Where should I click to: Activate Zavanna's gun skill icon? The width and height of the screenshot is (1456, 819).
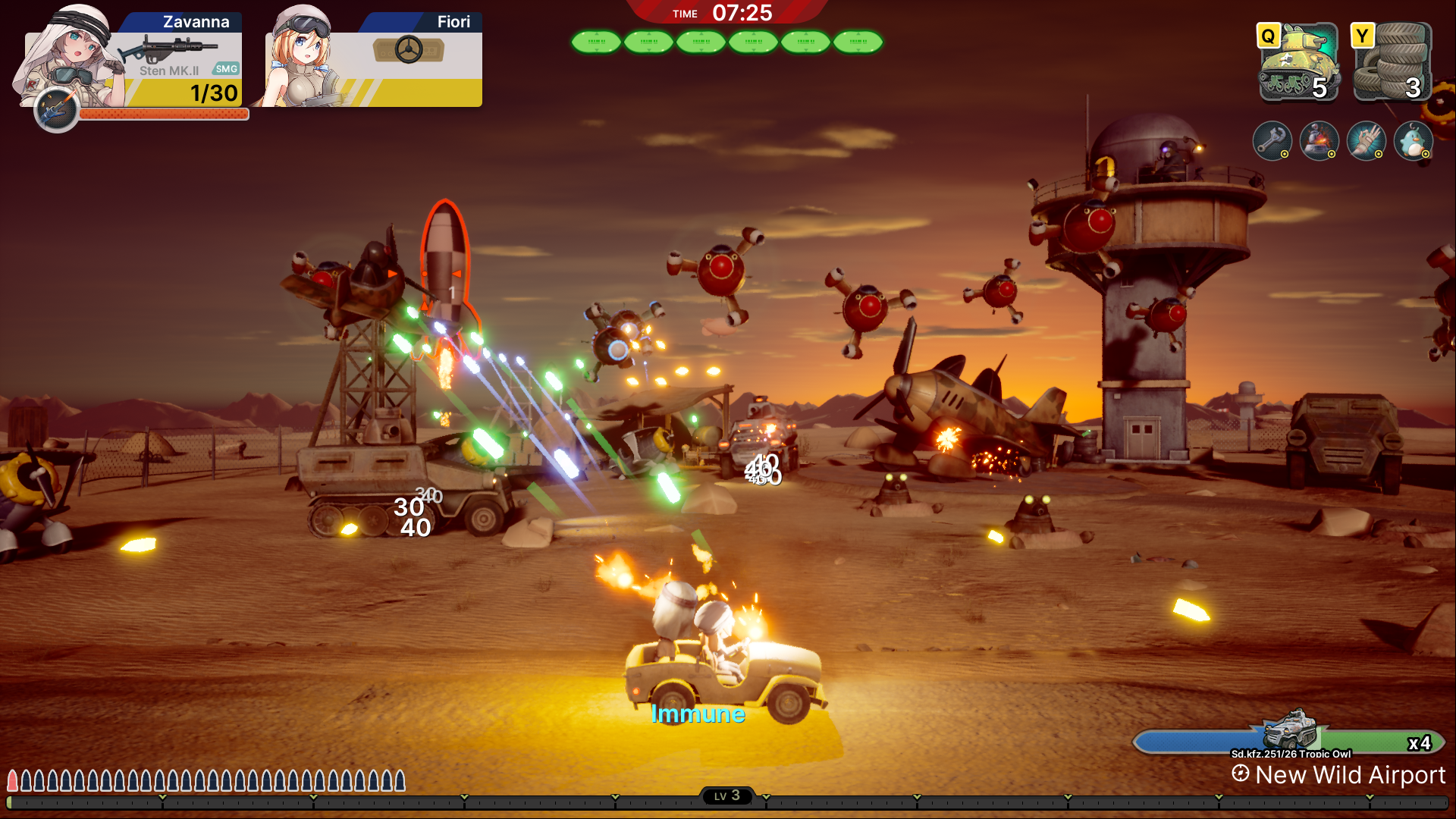[x=56, y=110]
